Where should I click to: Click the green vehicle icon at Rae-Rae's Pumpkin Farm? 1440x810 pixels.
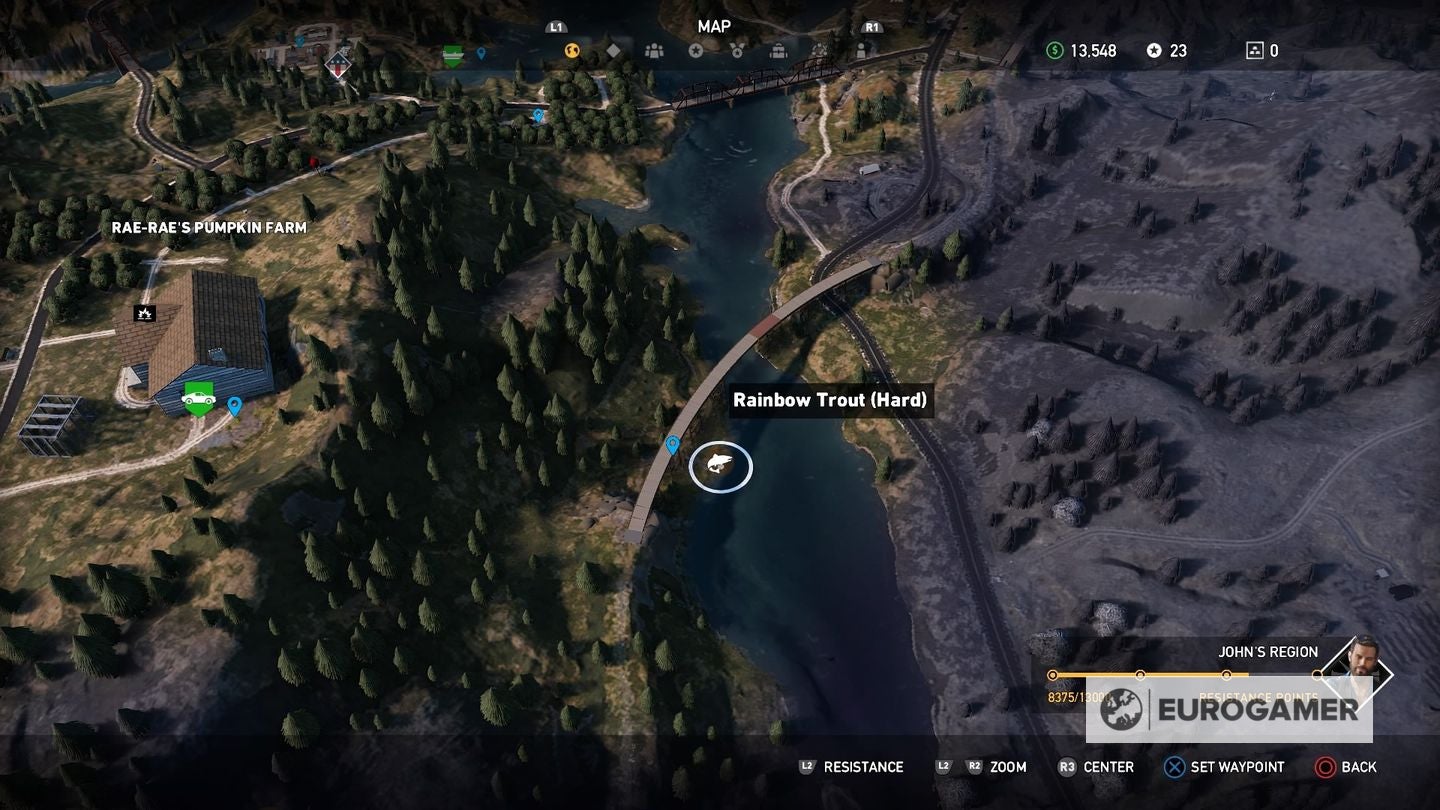click(x=198, y=400)
